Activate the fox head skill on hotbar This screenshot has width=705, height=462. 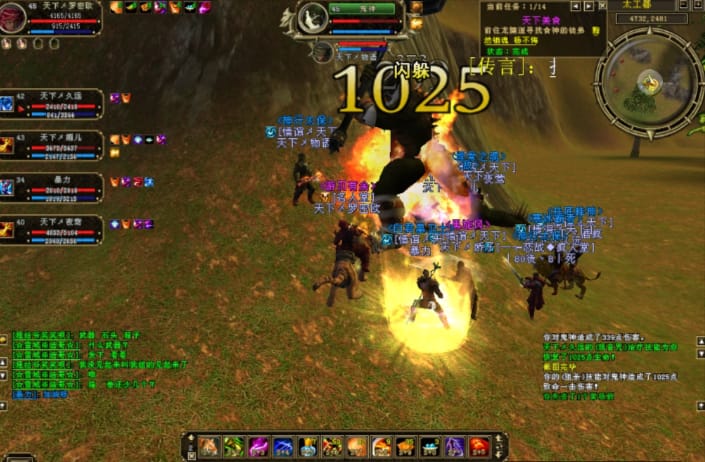(x=210, y=446)
